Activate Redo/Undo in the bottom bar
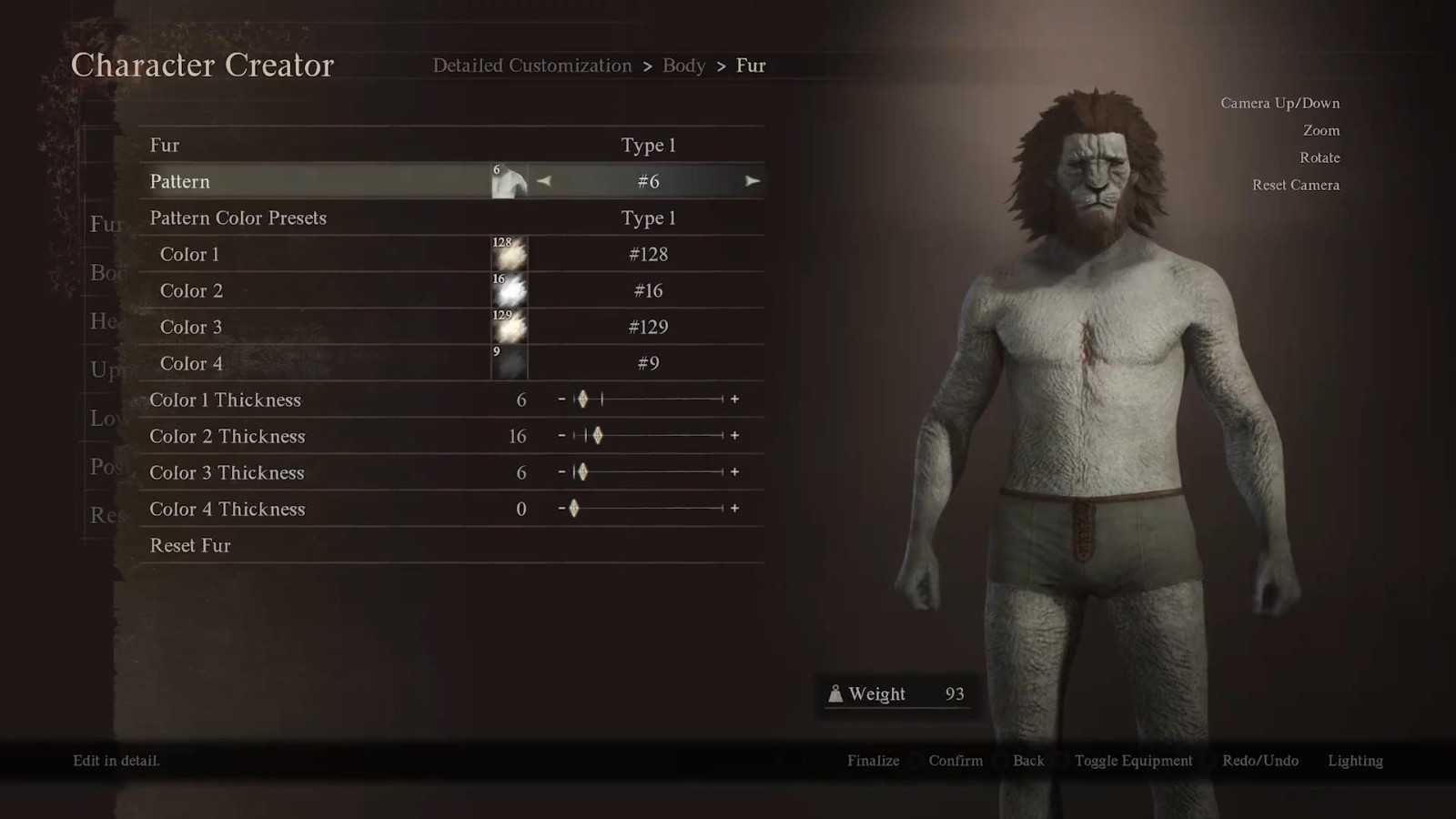Image resolution: width=1456 pixels, height=819 pixels. tap(1260, 761)
